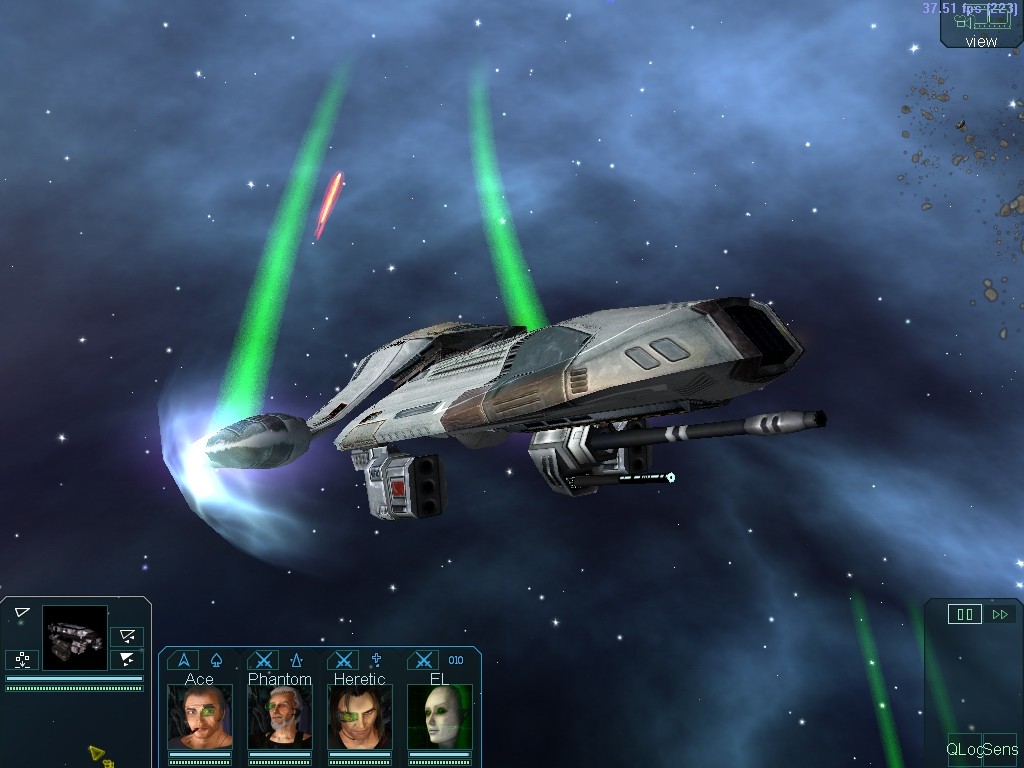Viewport: 1024px width, 768px height.
Task: Click the lower filled-arrow icon right of mothership
Action: (x=127, y=659)
